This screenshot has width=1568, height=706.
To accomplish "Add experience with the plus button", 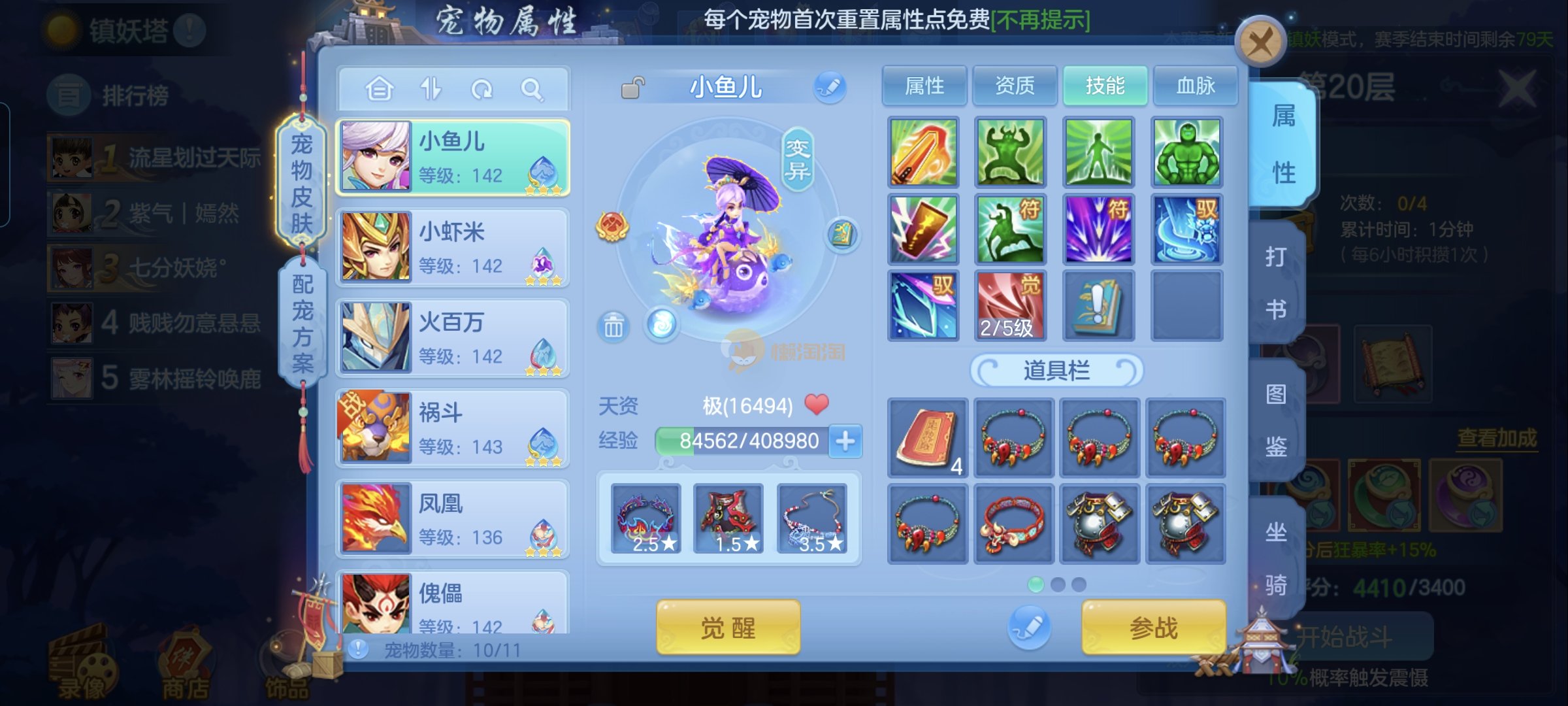I will pyautogui.click(x=845, y=441).
